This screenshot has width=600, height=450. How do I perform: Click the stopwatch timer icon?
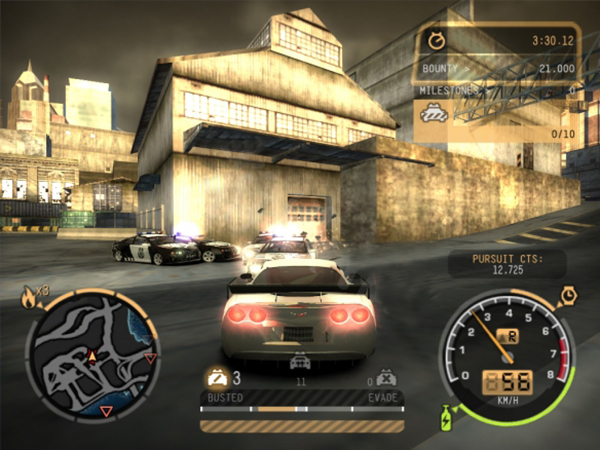point(436,41)
